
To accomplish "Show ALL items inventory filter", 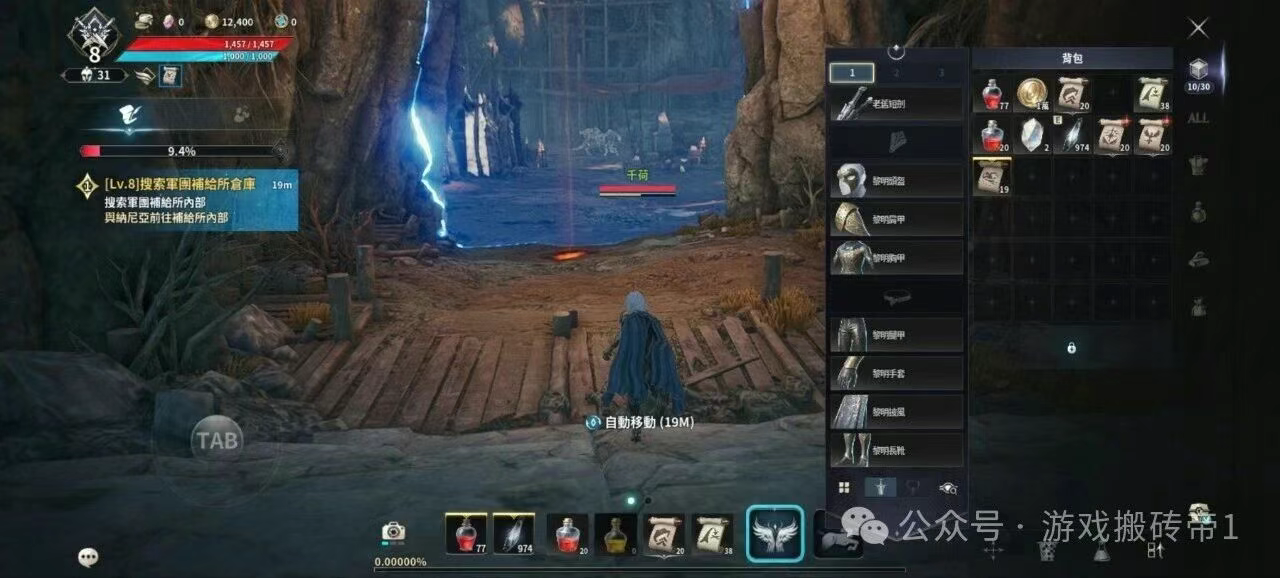I will [1197, 118].
